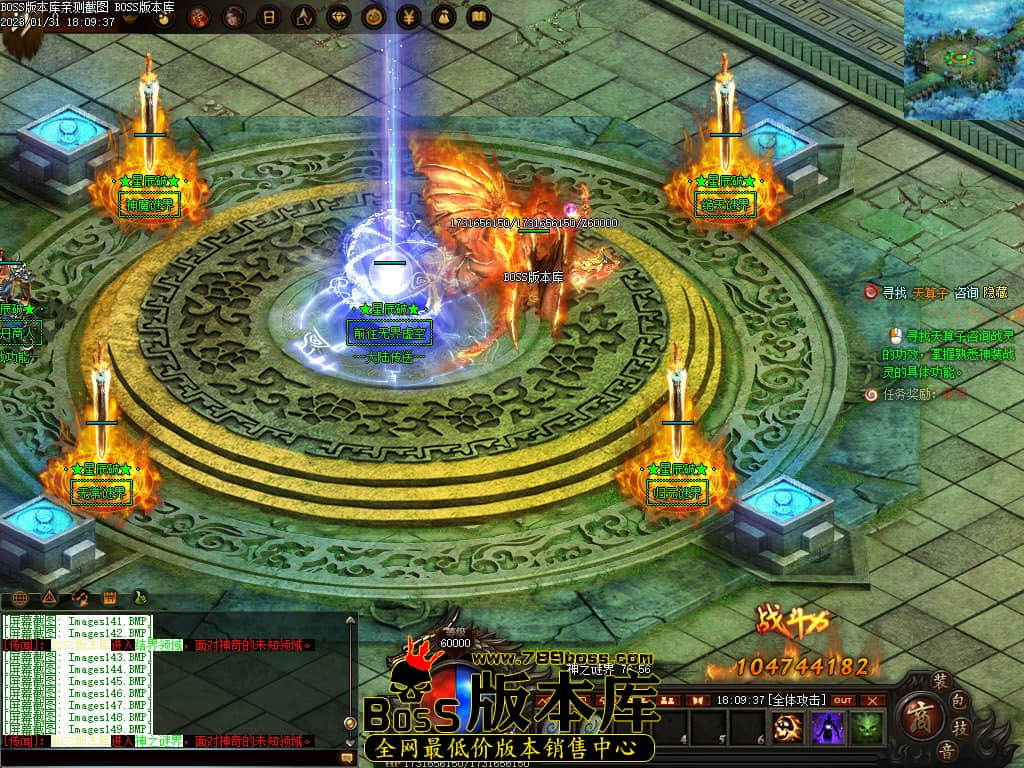
Task: Click the globe chat channel icon
Action: pyautogui.click(x=18, y=598)
